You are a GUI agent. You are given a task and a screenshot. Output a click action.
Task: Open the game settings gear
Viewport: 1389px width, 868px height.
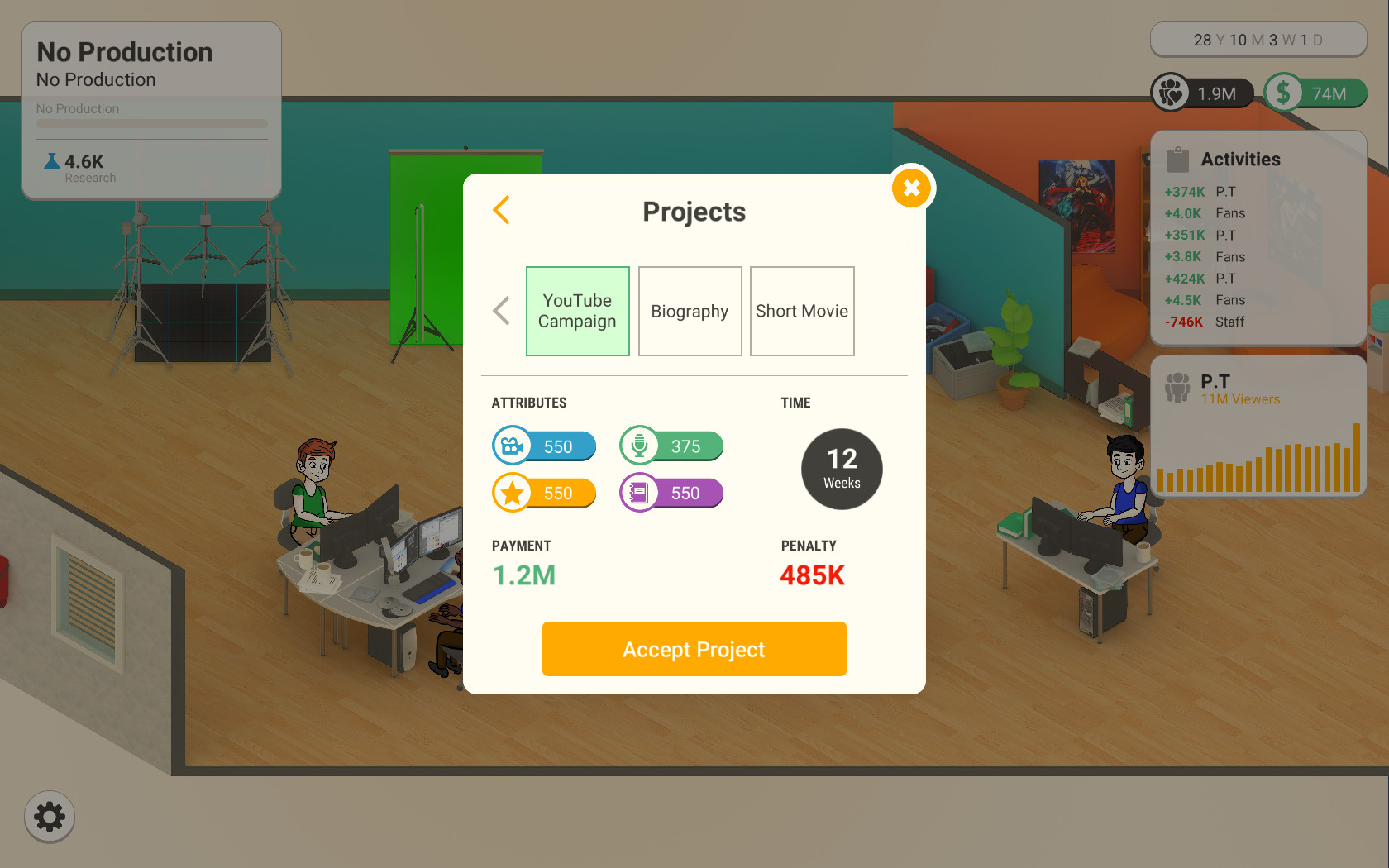(x=49, y=817)
